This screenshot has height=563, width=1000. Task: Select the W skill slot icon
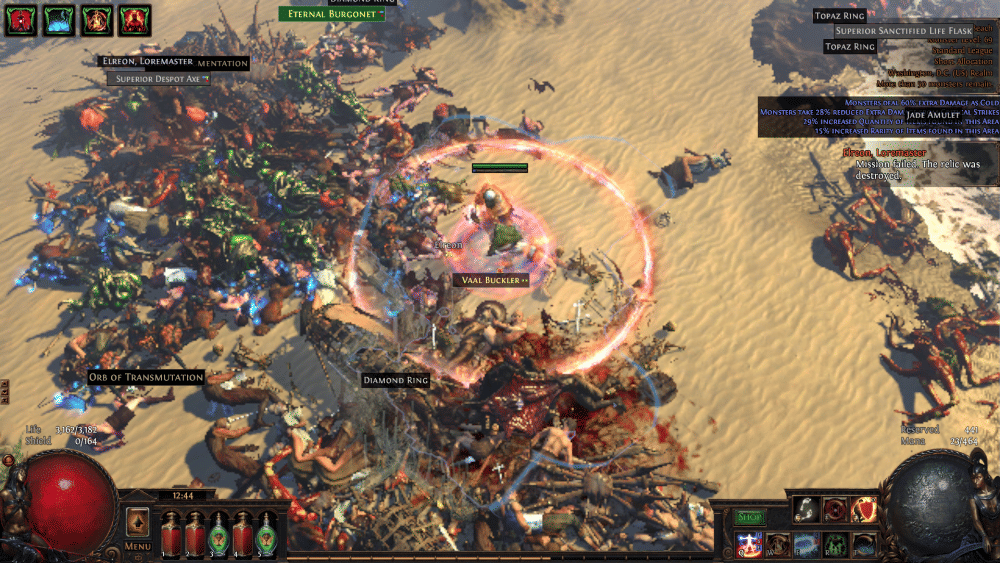pos(778,544)
